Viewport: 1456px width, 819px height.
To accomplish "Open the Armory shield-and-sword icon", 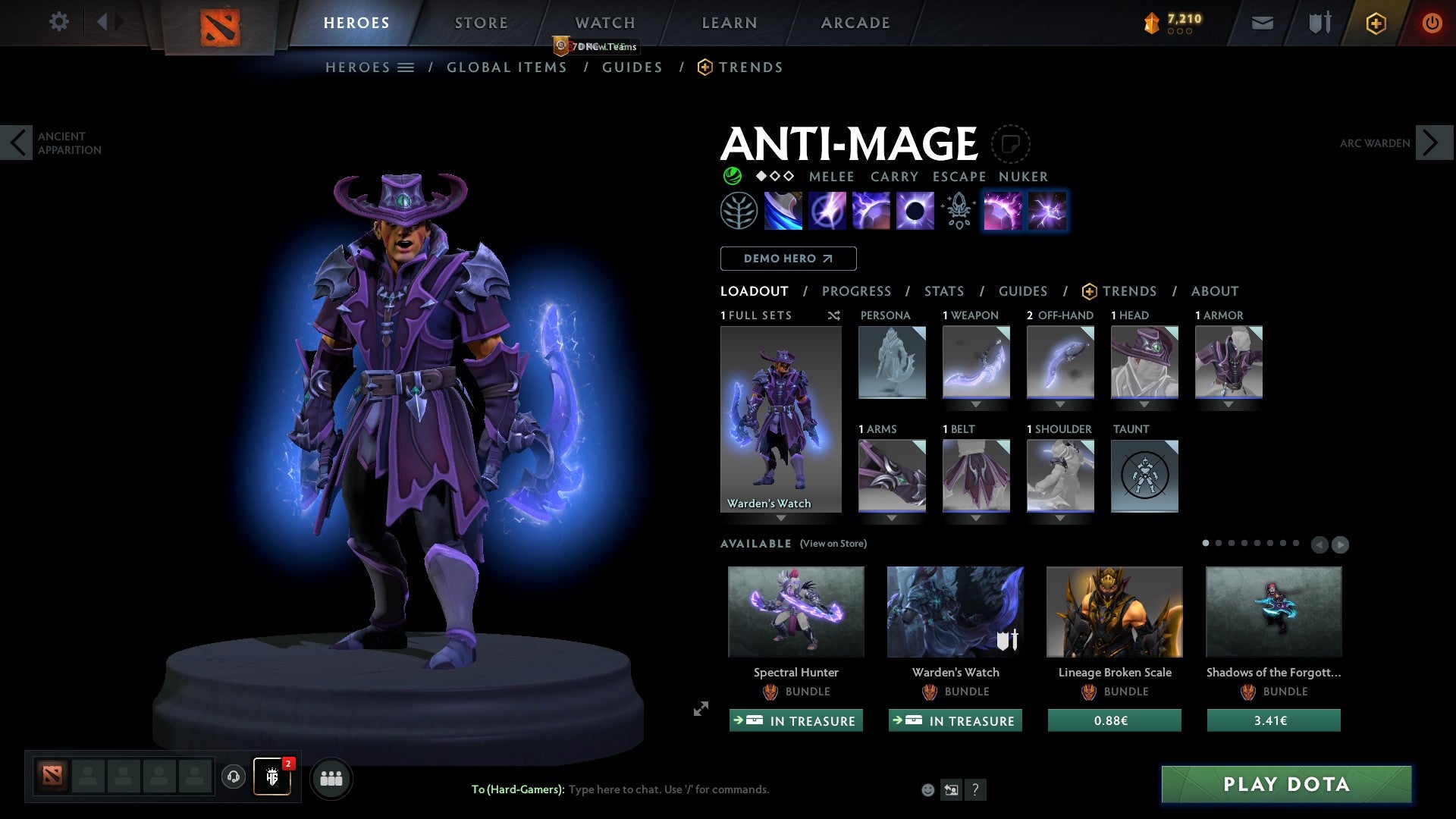I will pyautogui.click(x=1319, y=23).
